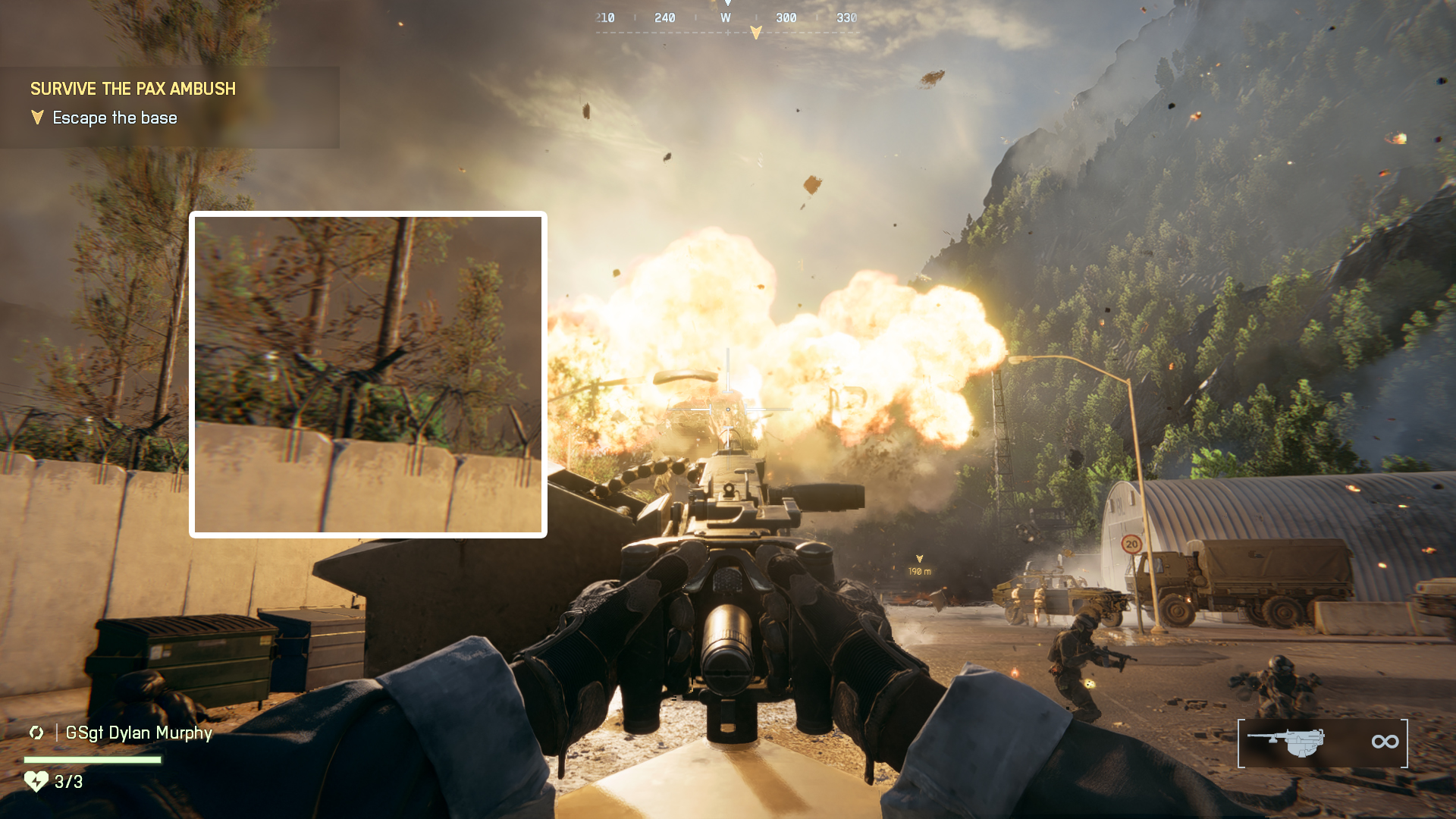
Task: Toggle the SURVIVE THE PAX AMBUSH objective panel
Action: 133,89
